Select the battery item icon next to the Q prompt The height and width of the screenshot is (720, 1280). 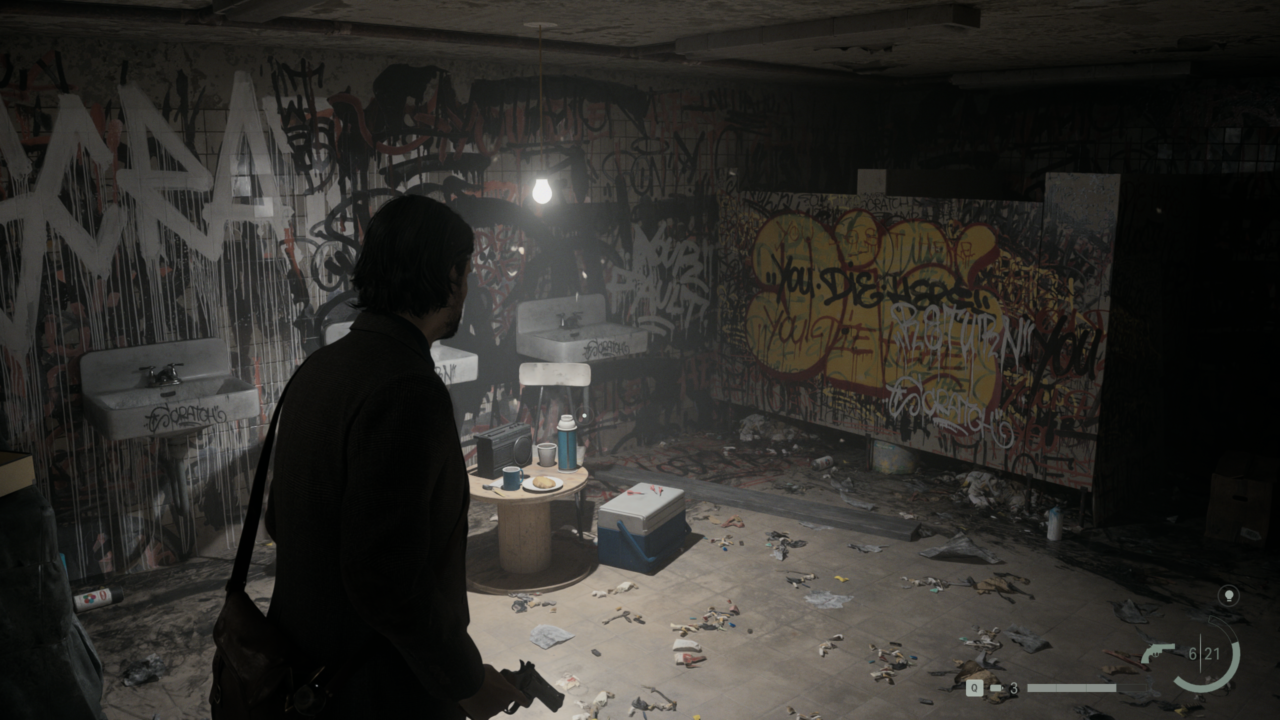pyautogui.click(x=996, y=687)
